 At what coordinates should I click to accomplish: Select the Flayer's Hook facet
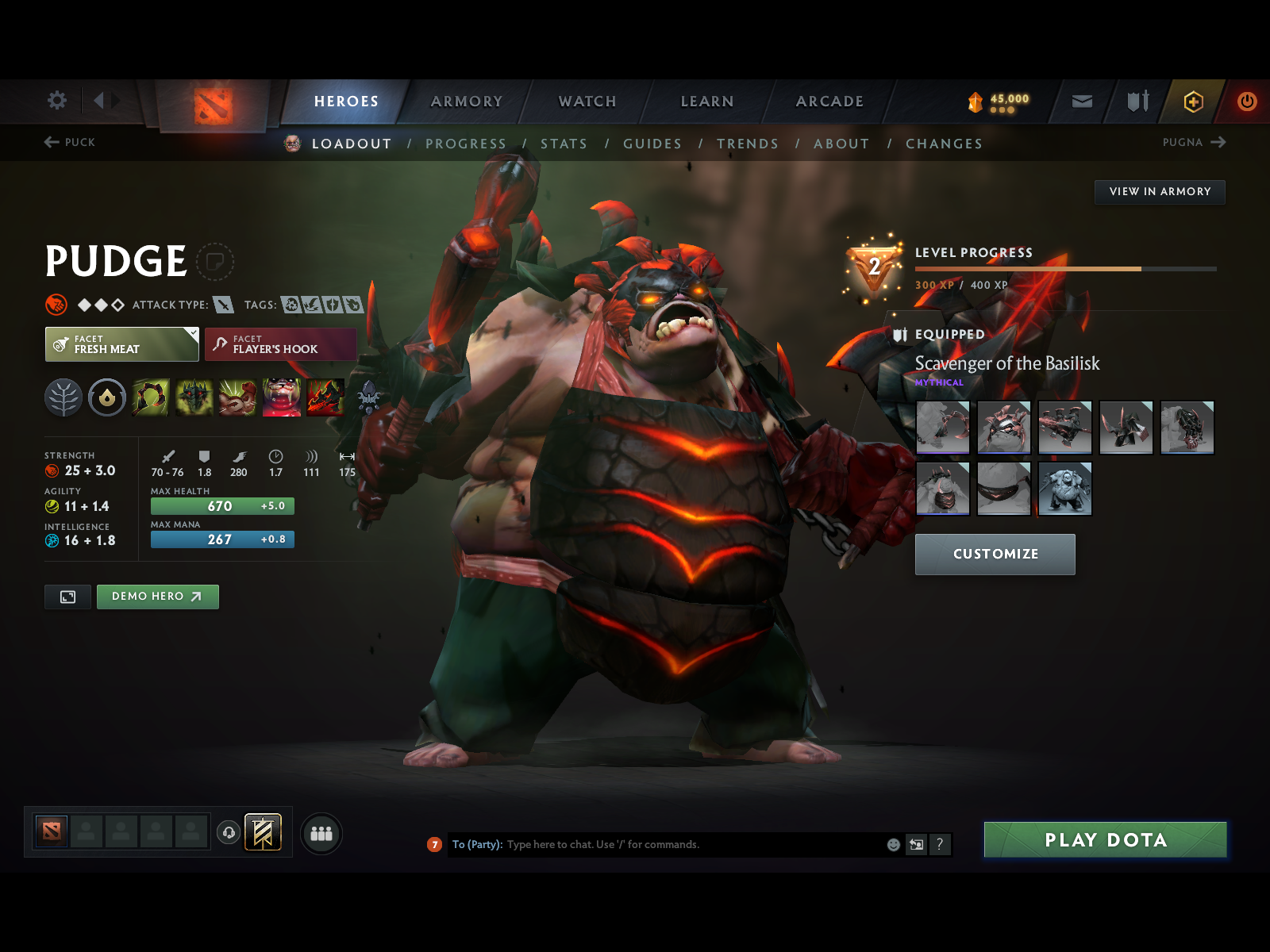[280, 344]
